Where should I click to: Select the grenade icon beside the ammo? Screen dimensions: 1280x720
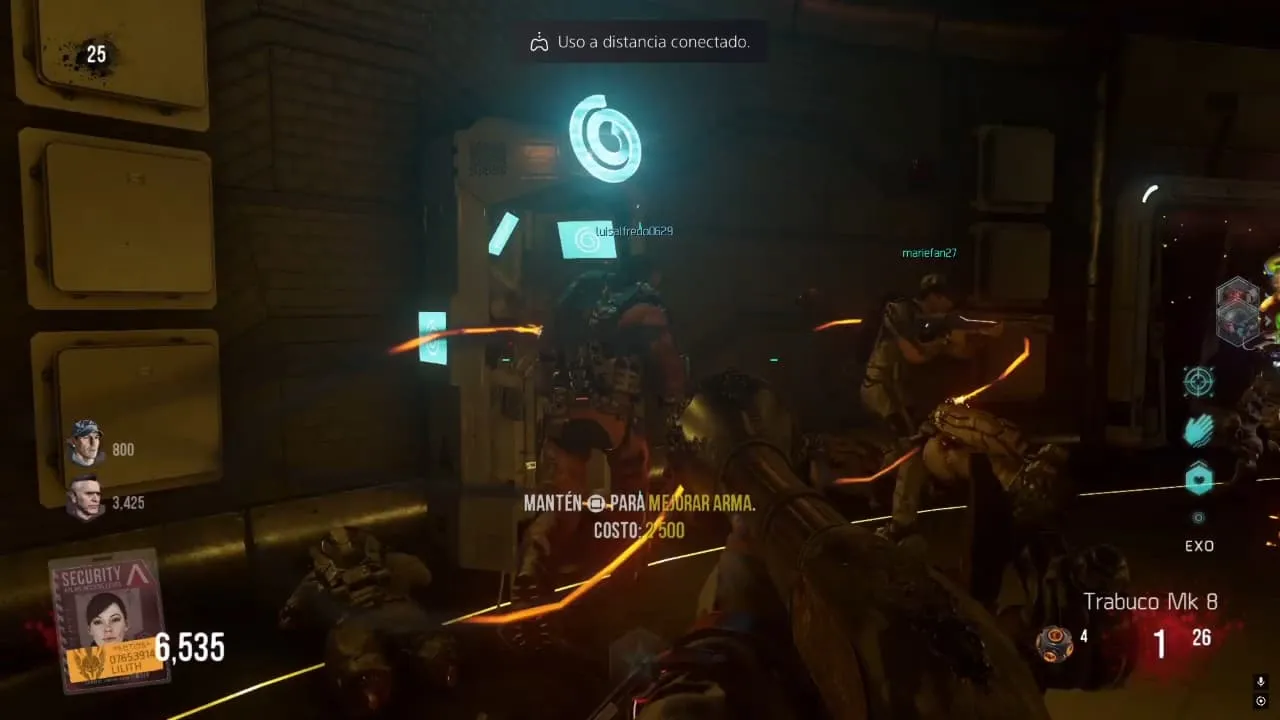pos(1054,642)
